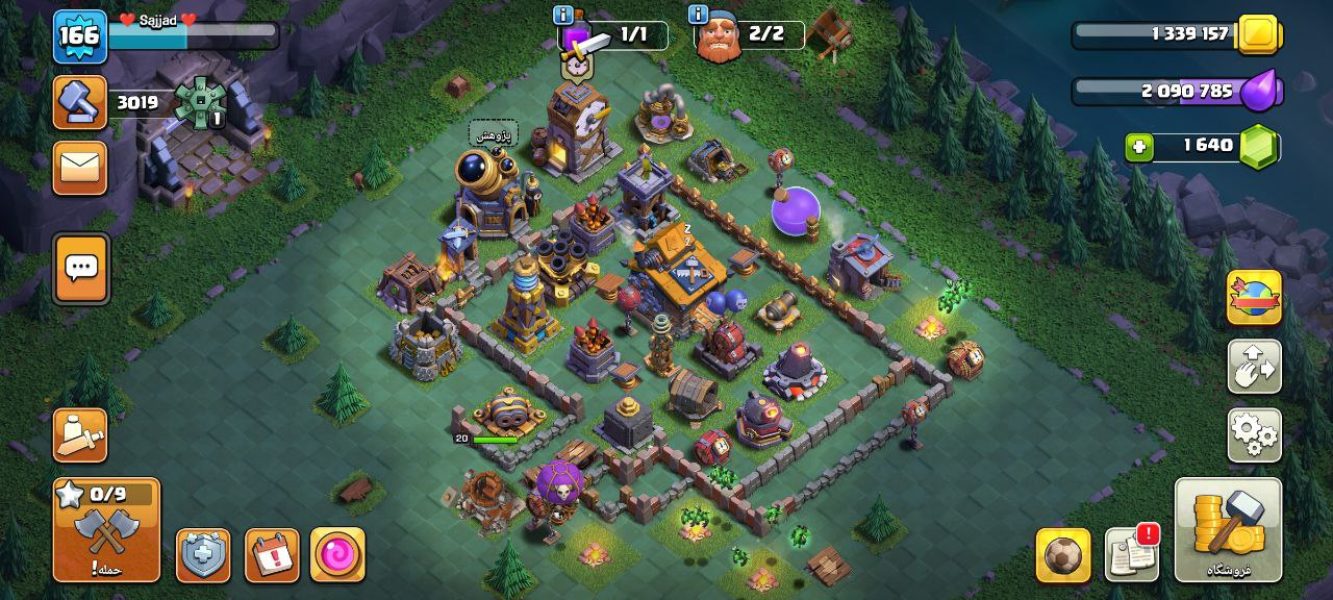Screen dimensions: 1333x600
Task: Tap the boat travel button
Action: (80, 435)
